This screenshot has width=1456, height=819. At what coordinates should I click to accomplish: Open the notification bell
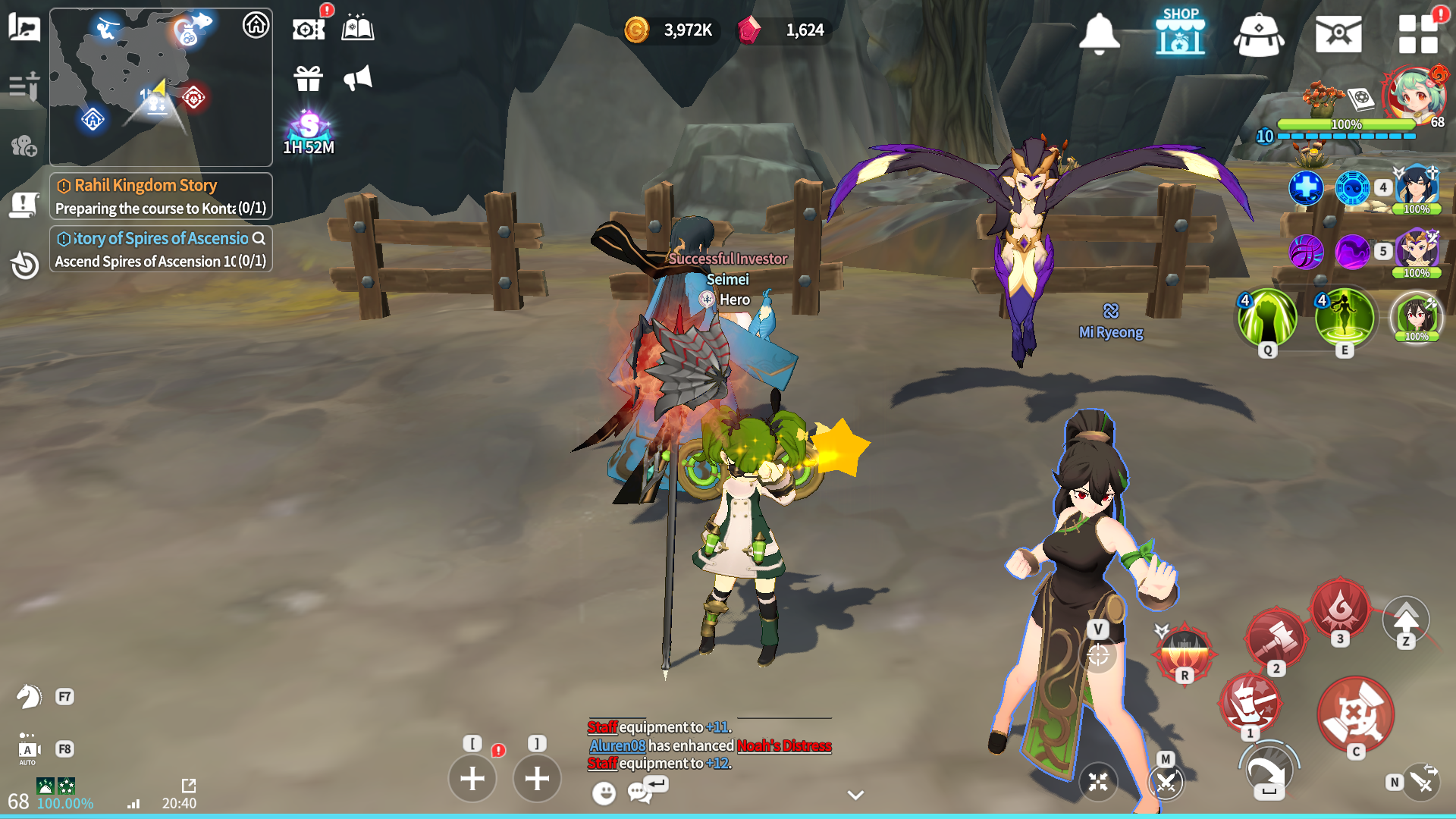[x=1099, y=34]
